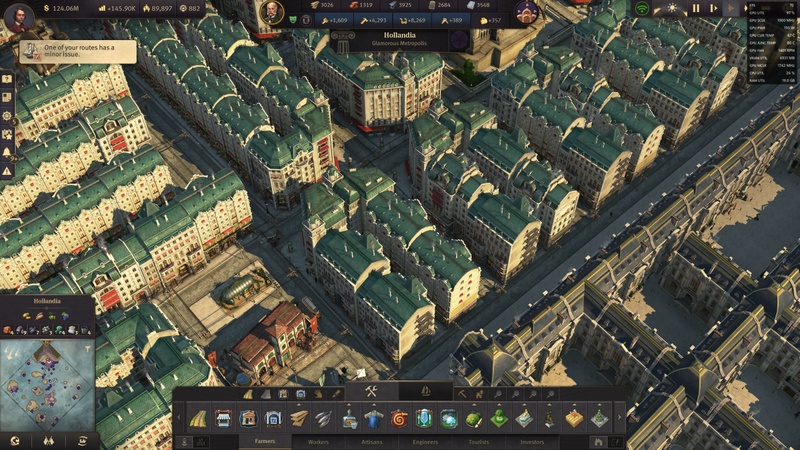Viewport: 800px width, 450px height.
Task: Open the player portrait in the top-left corner
Action: [18, 16]
